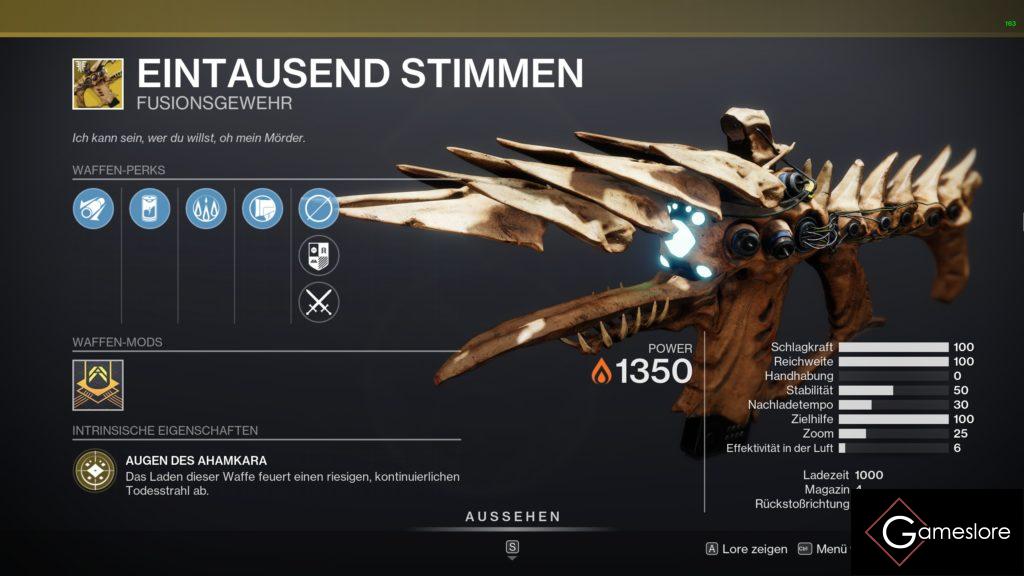Choose the crossed swords tracker perk
The height and width of the screenshot is (576, 1024).
(319, 302)
